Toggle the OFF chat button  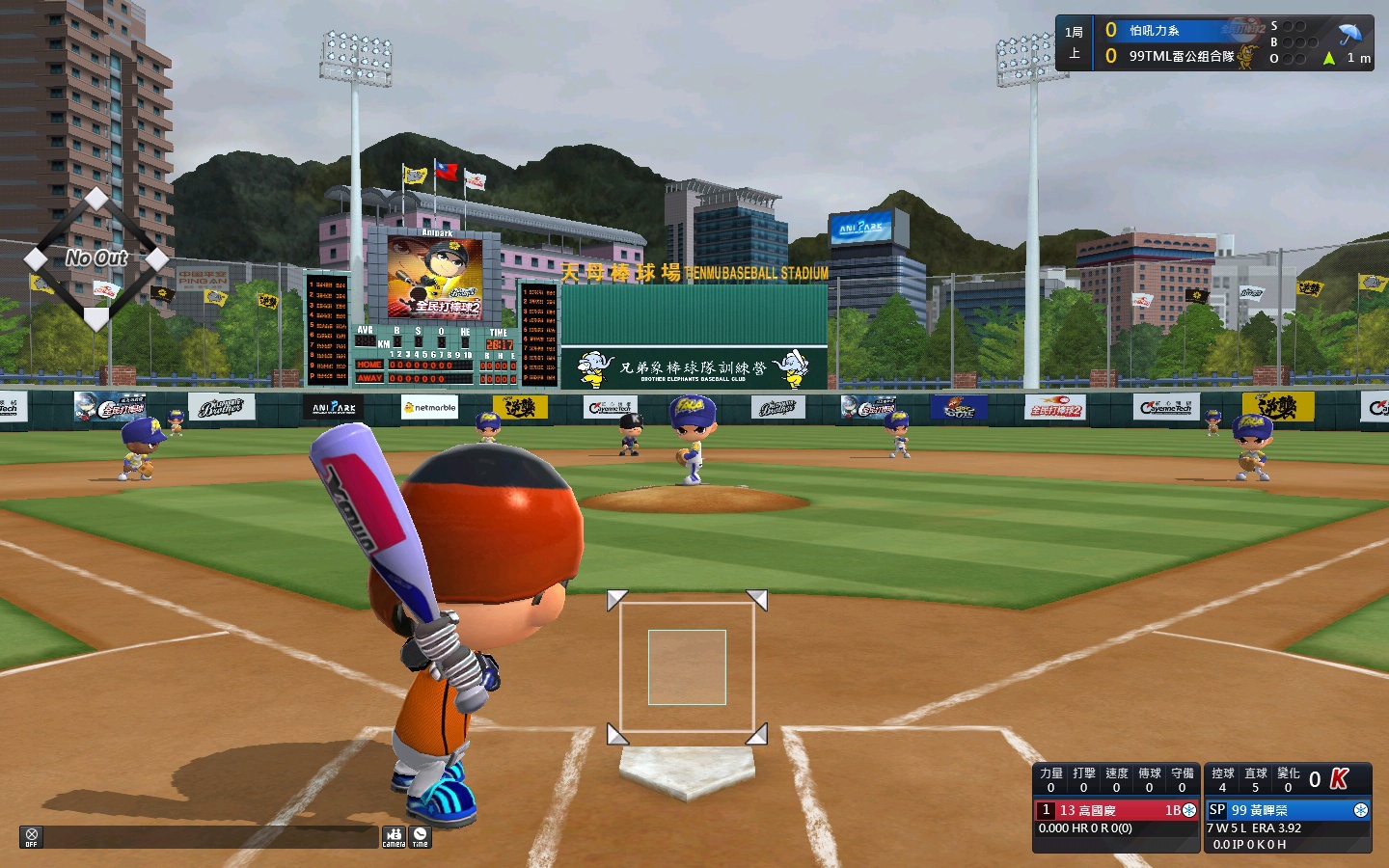pyautogui.click(x=31, y=836)
